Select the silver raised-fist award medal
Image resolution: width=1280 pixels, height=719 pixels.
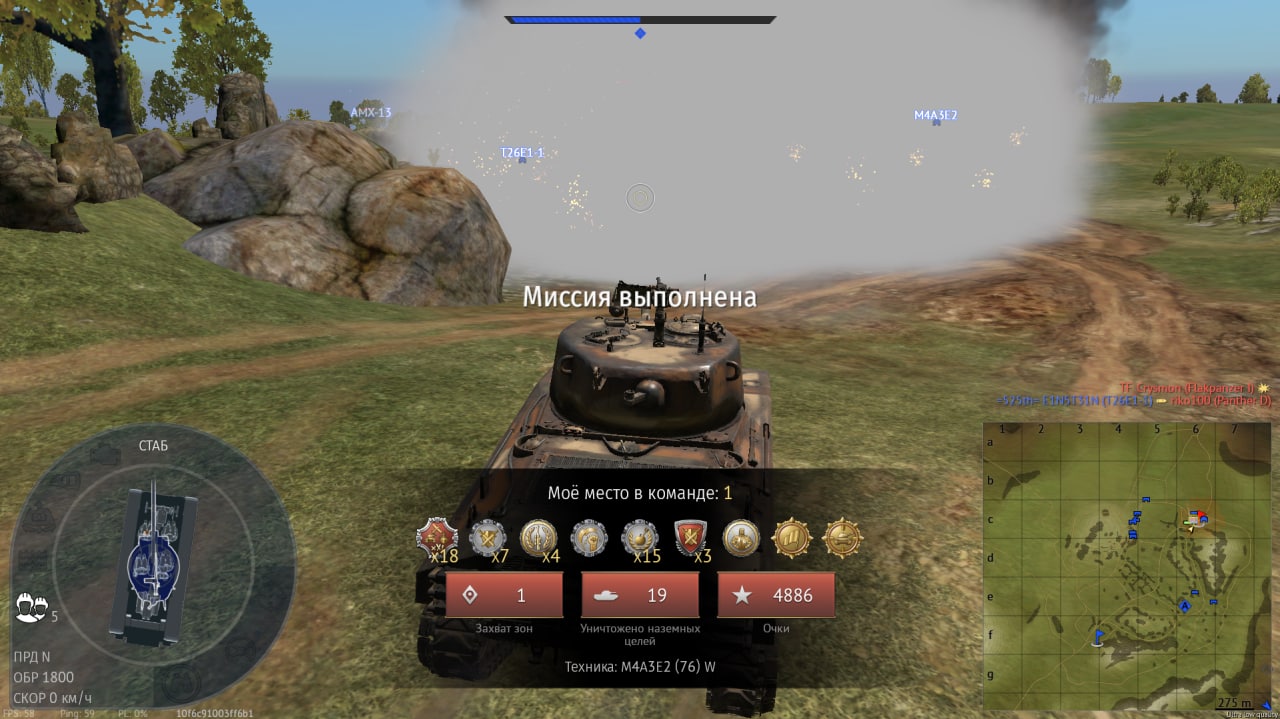point(589,538)
